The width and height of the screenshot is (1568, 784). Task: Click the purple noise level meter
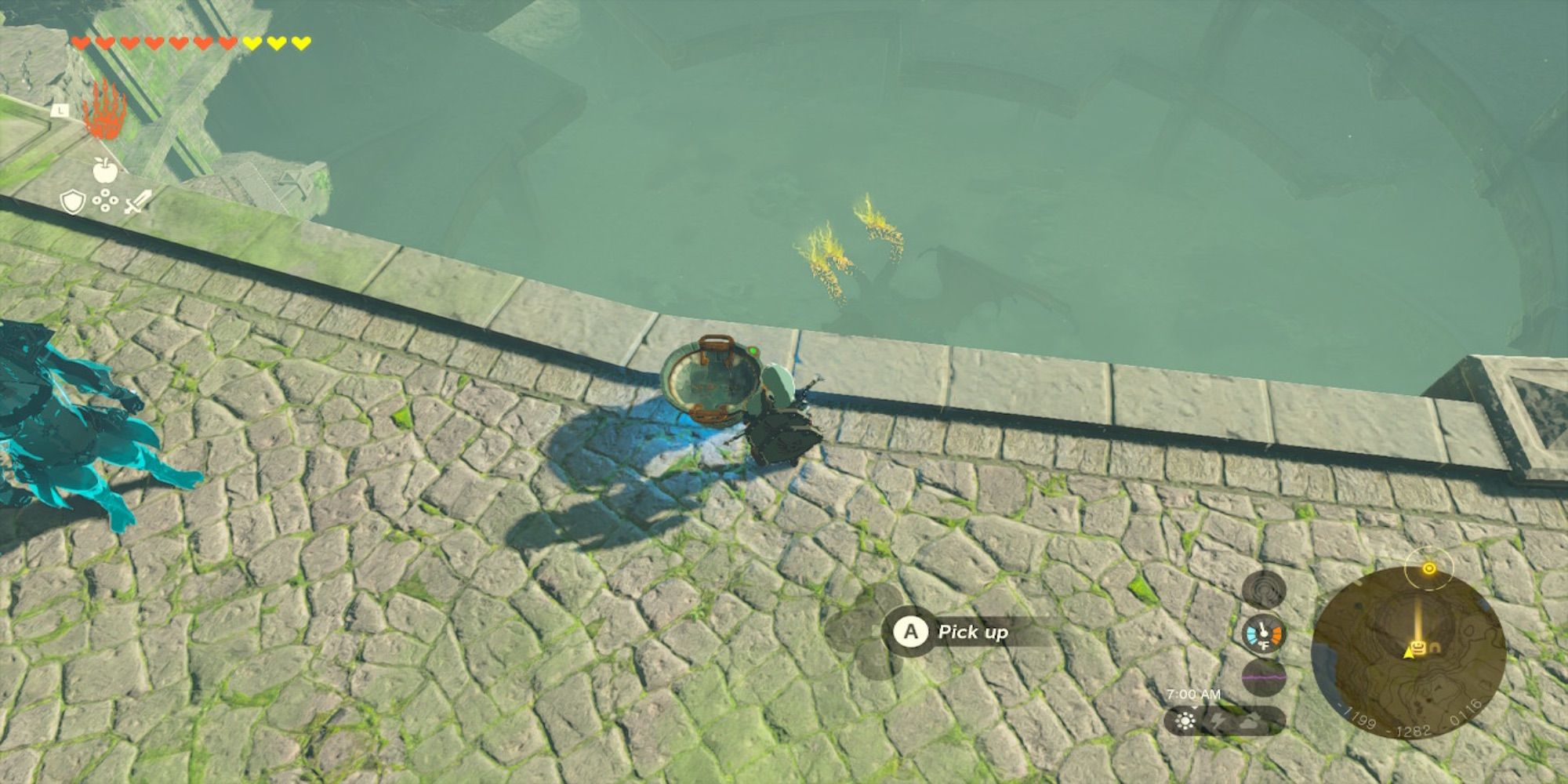1263,677
